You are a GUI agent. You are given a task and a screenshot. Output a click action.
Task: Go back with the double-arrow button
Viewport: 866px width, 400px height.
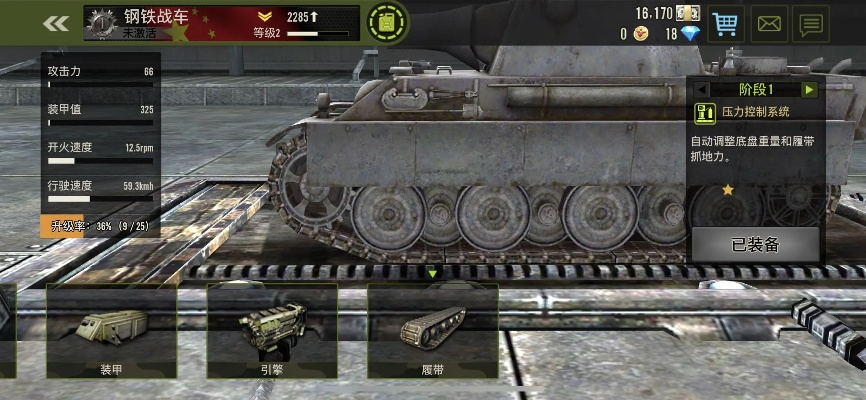[x=57, y=23]
